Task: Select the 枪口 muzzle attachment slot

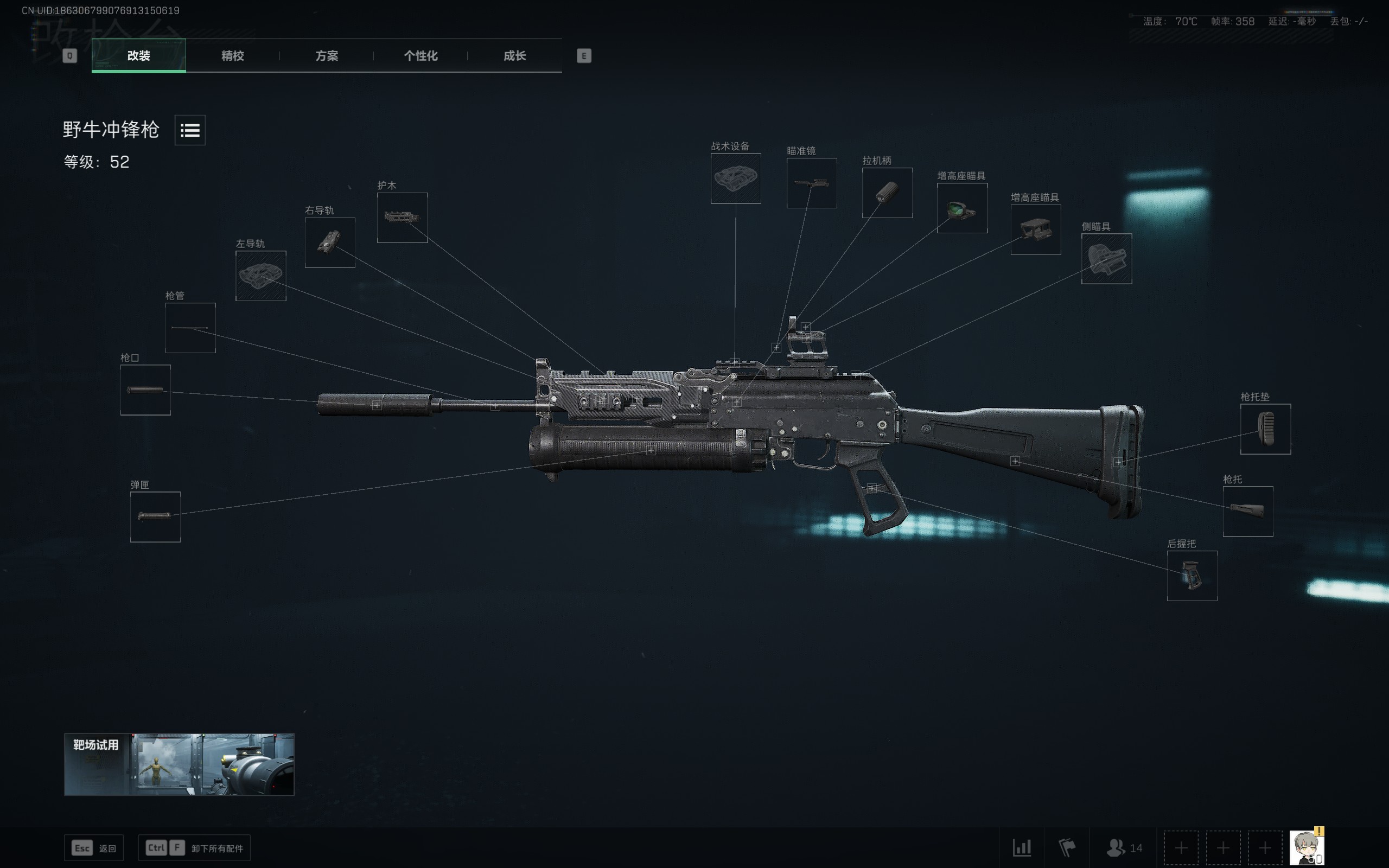Action: [145, 390]
